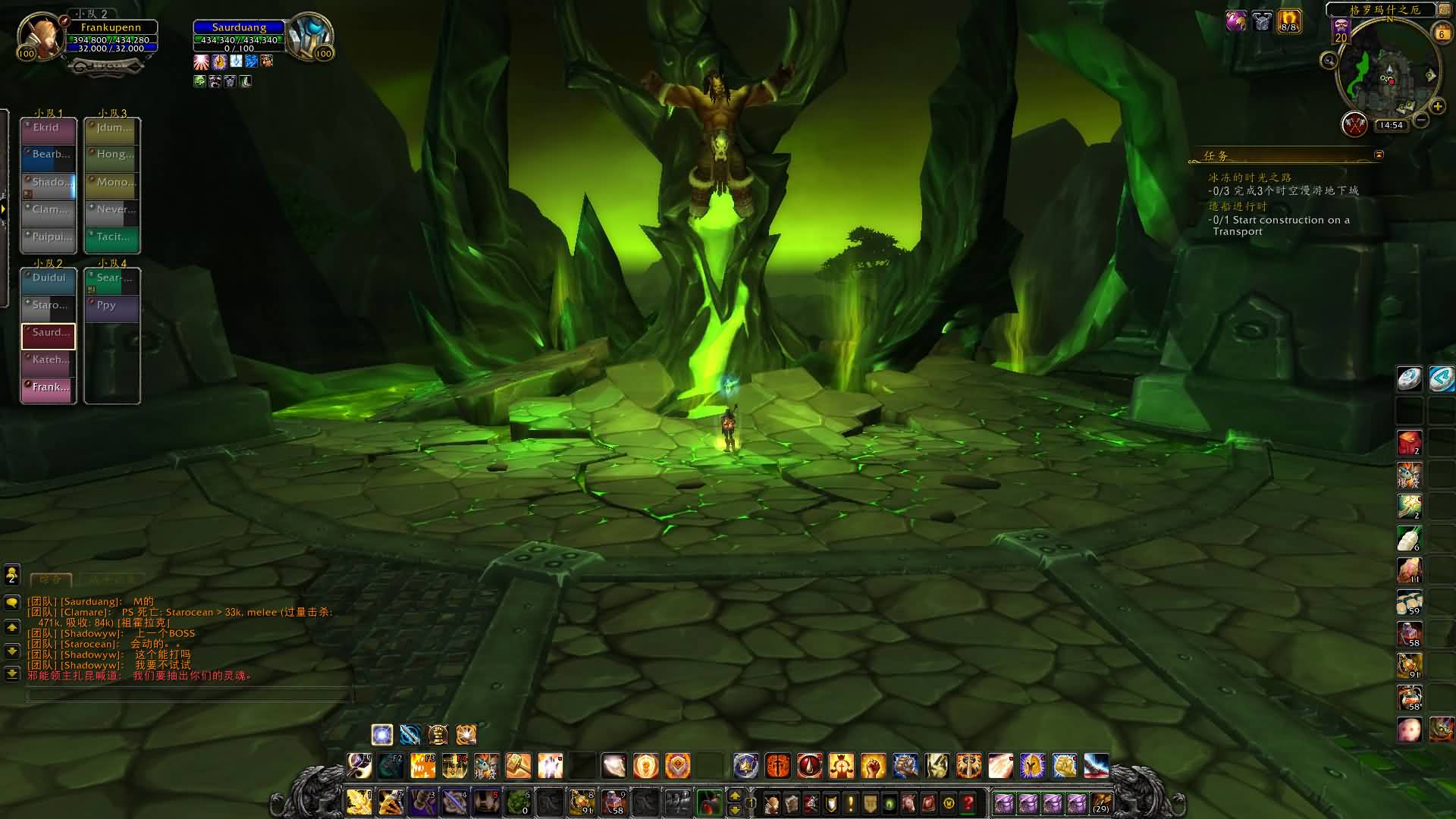Screen dimensions: 1456x819
Task: Use the potion with 58 charges
Action: (x=613, y=802)
